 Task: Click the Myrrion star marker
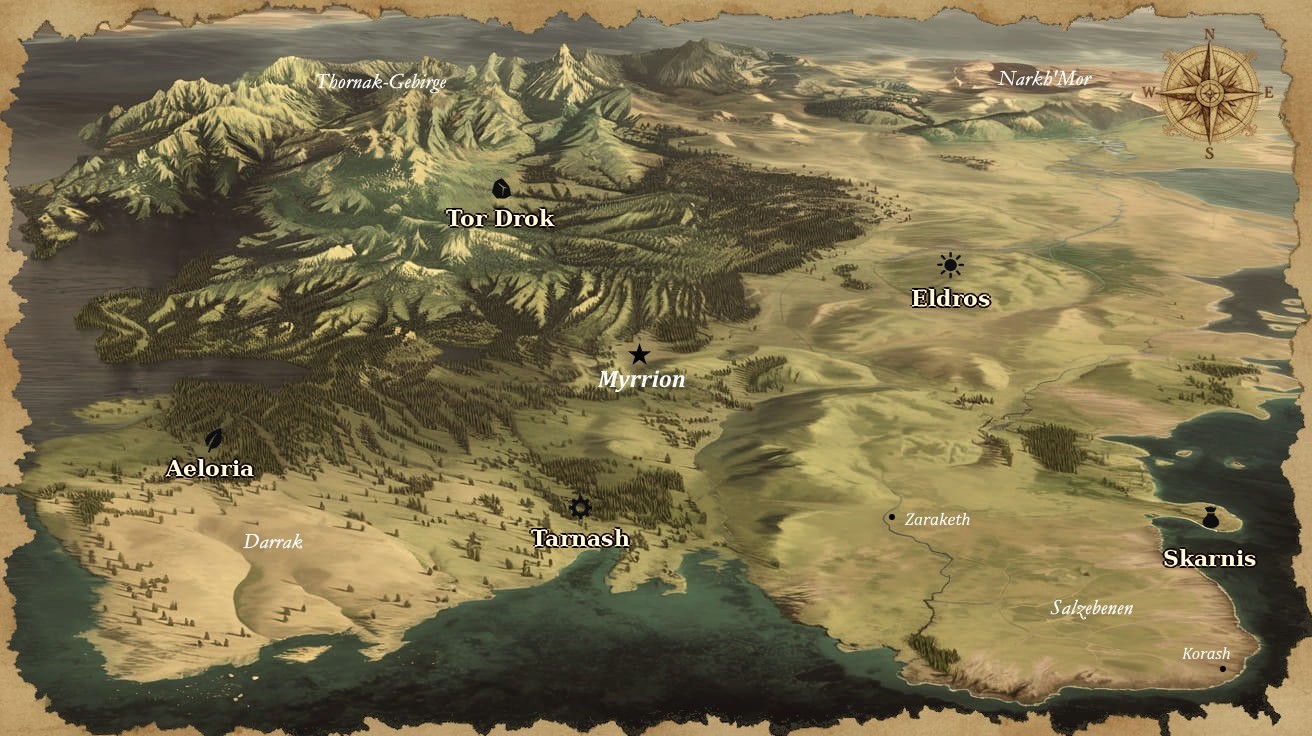point(639,354)
